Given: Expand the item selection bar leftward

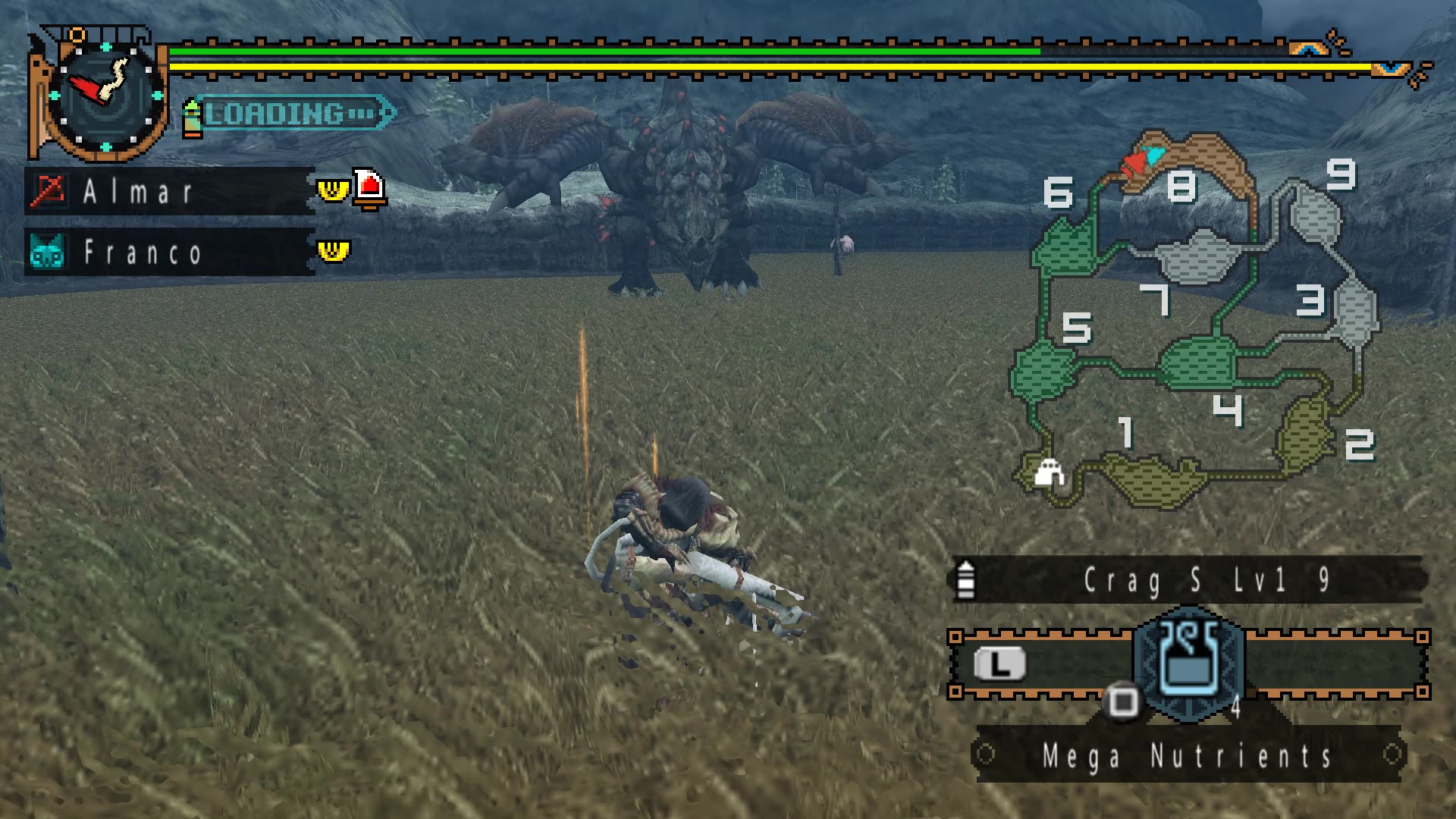Looking at the screenshot, I should [x=999, y=664].
